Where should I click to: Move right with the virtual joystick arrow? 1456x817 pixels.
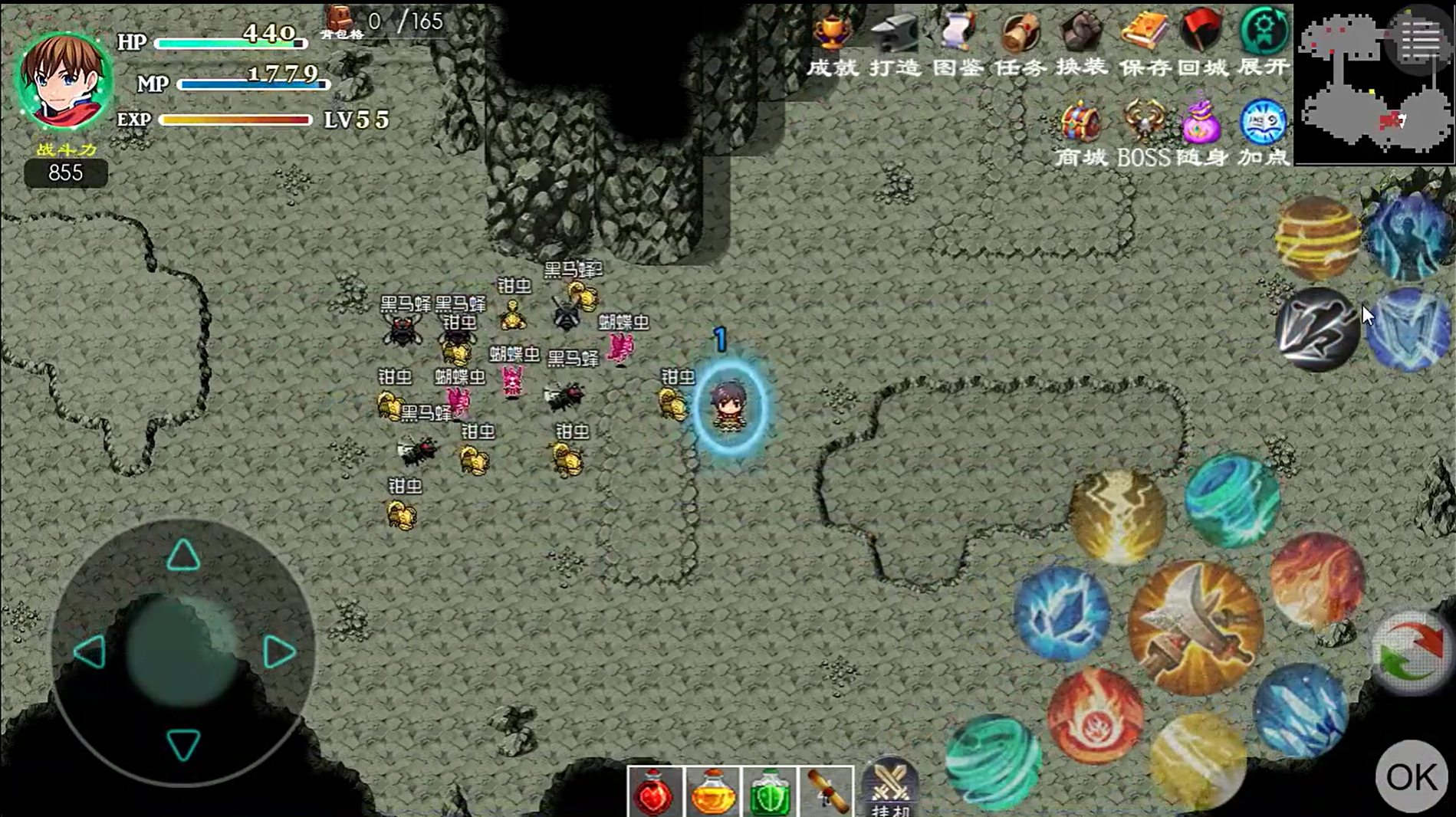278,652
